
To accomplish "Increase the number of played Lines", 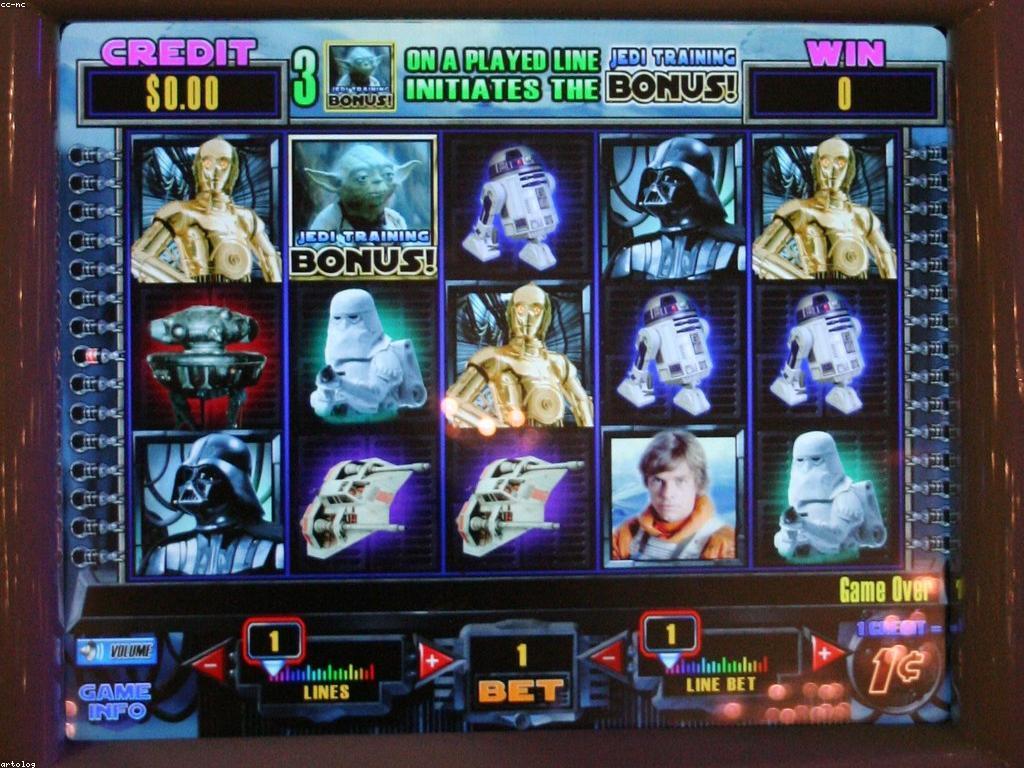I will click(435, 658).
